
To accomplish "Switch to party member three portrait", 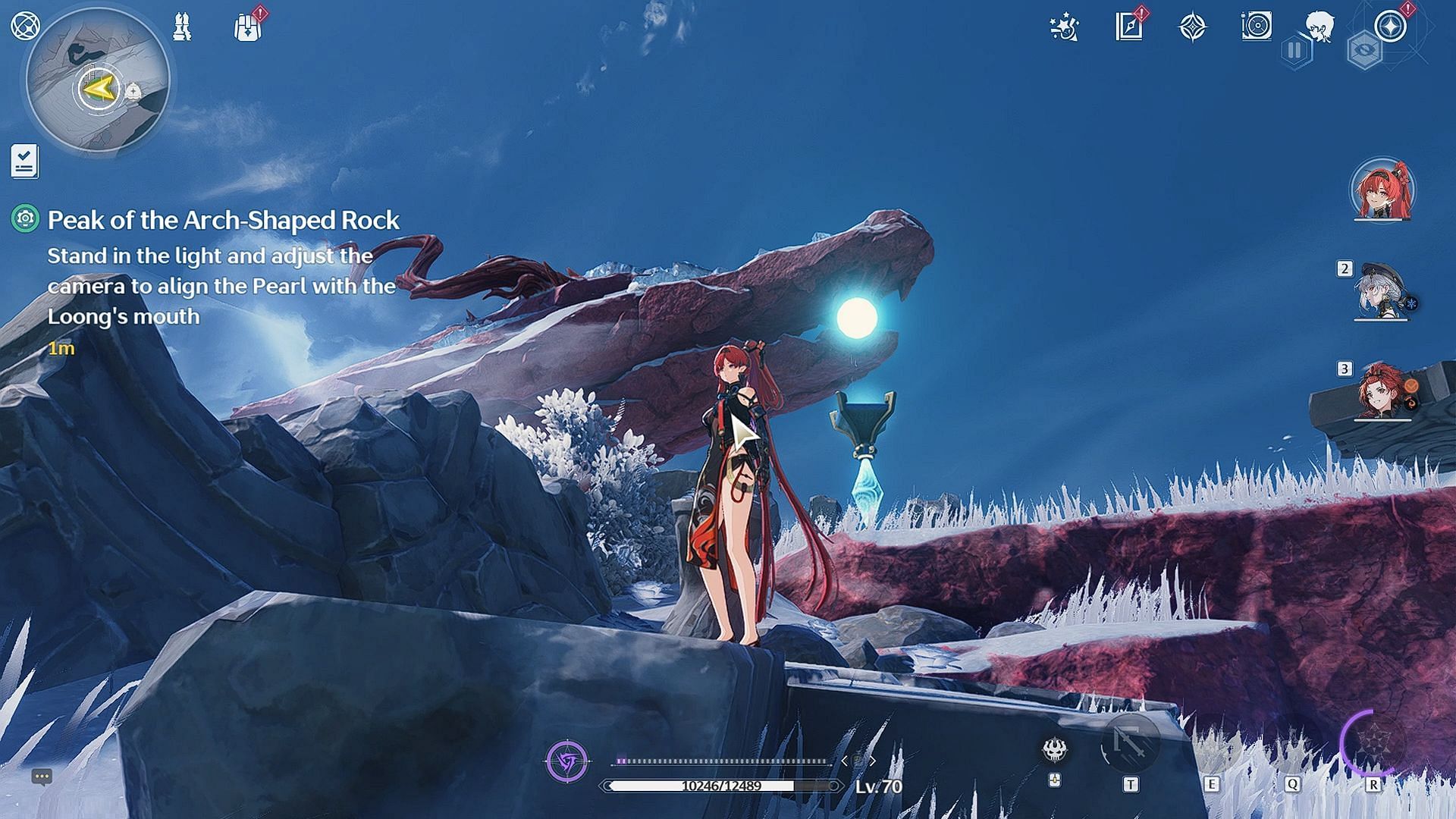I will click(x=1382, y=391).
